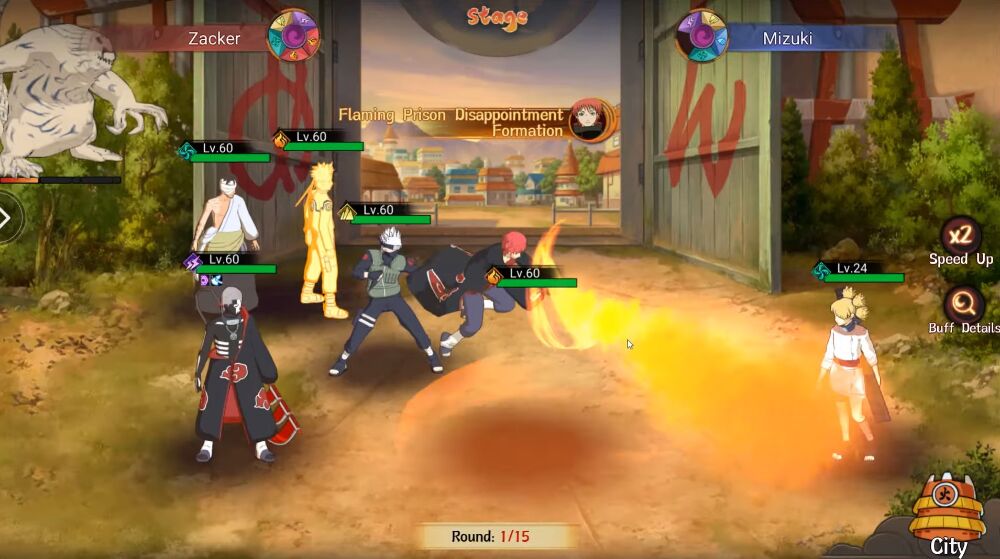Toggle the x2 Speed Up button
This screenshot has height=559, width=1000.
click(x=961, y=237)
